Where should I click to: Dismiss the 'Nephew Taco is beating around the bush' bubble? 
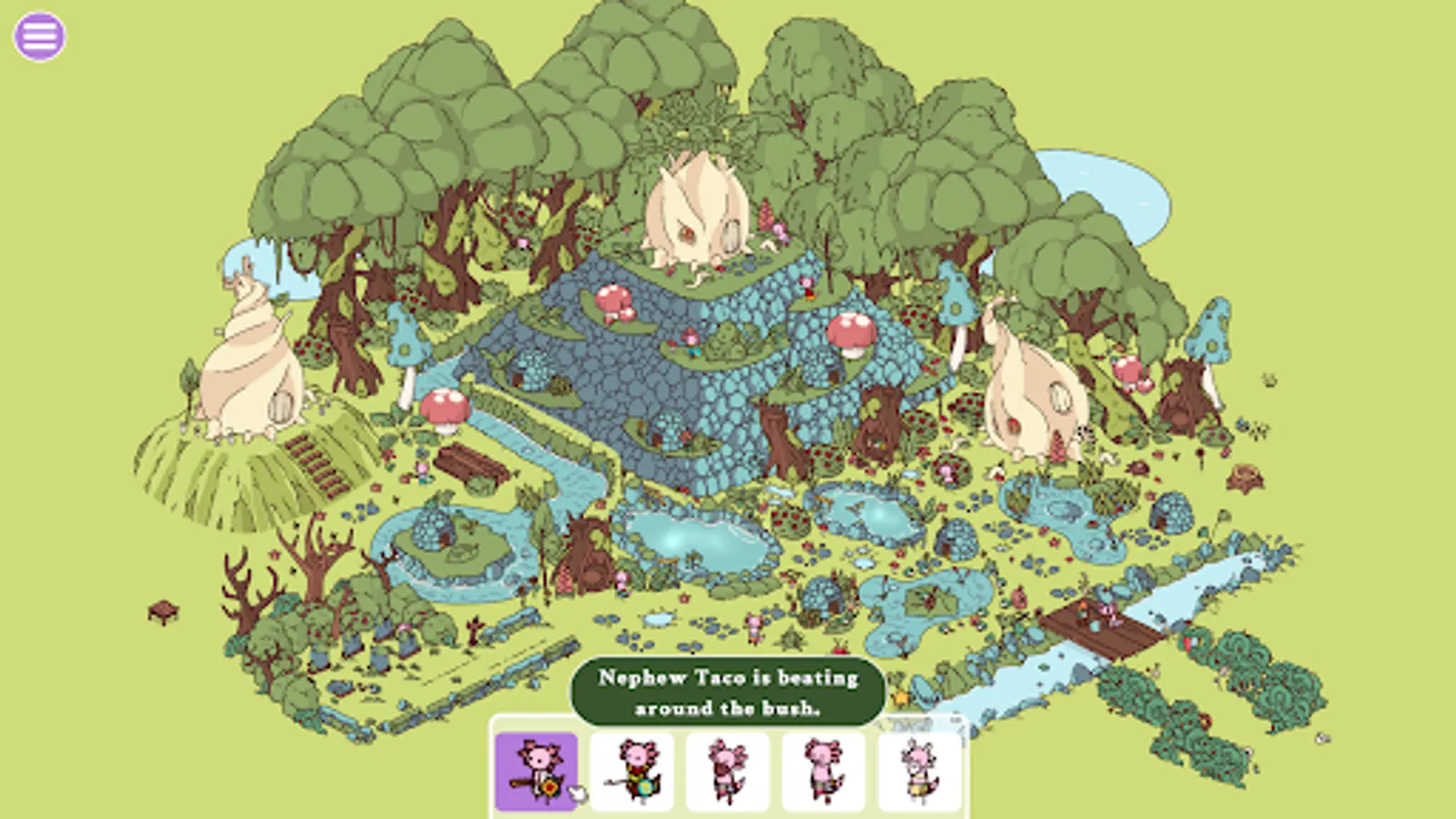(x=726, y=690)
